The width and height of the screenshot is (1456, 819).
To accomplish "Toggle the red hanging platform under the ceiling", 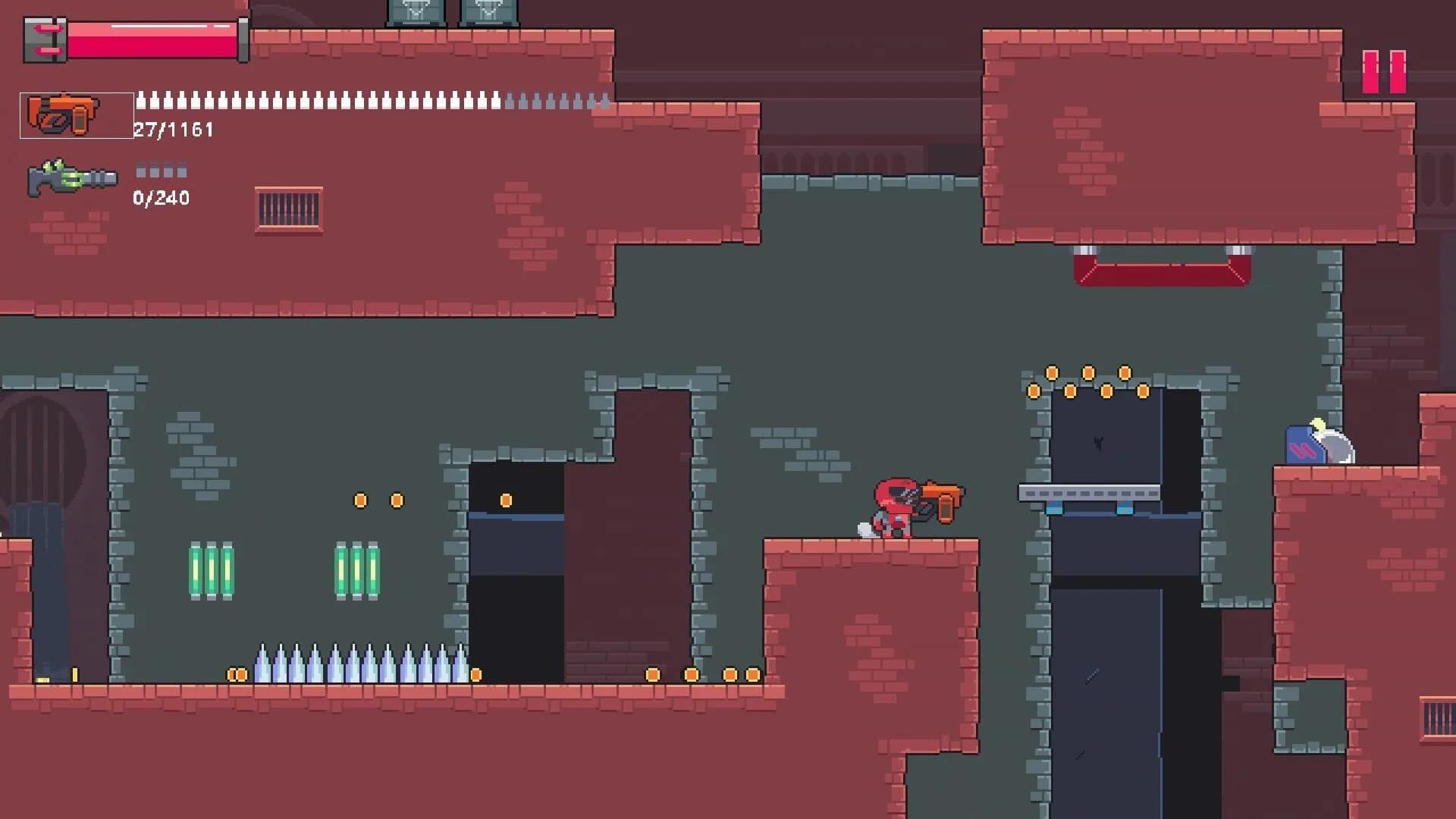I will click(1160, 269).
